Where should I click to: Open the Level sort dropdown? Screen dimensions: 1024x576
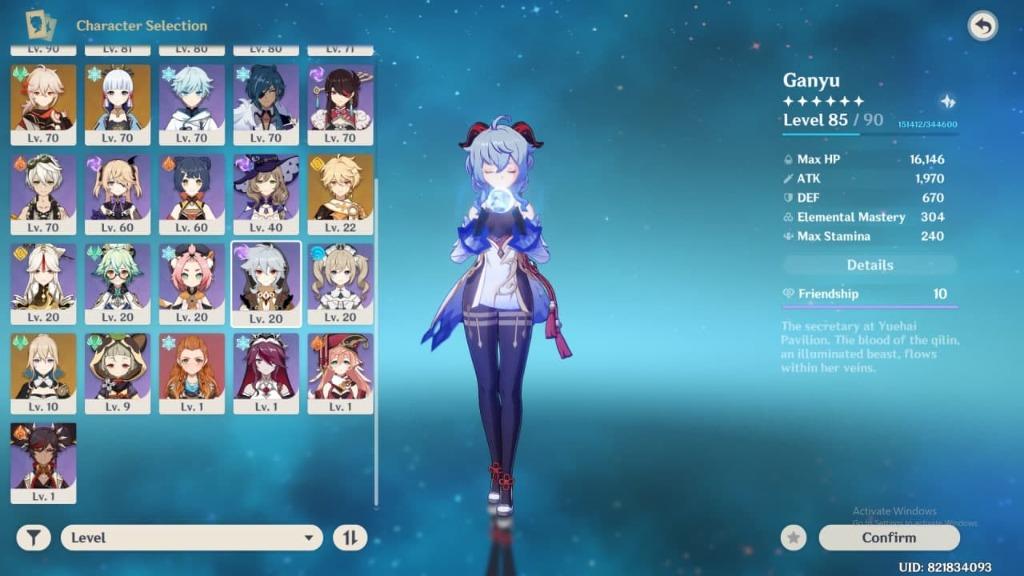(191, 538)
